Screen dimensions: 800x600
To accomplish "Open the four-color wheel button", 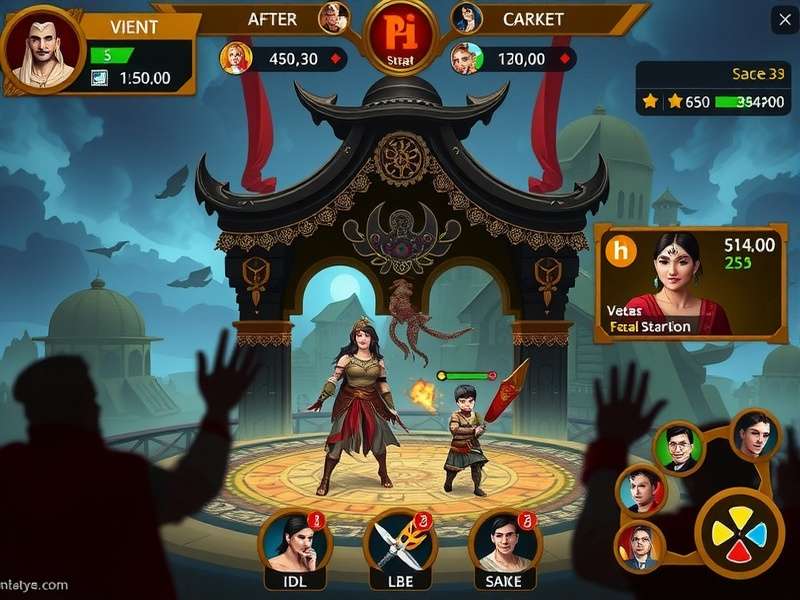I will (740, 531).
